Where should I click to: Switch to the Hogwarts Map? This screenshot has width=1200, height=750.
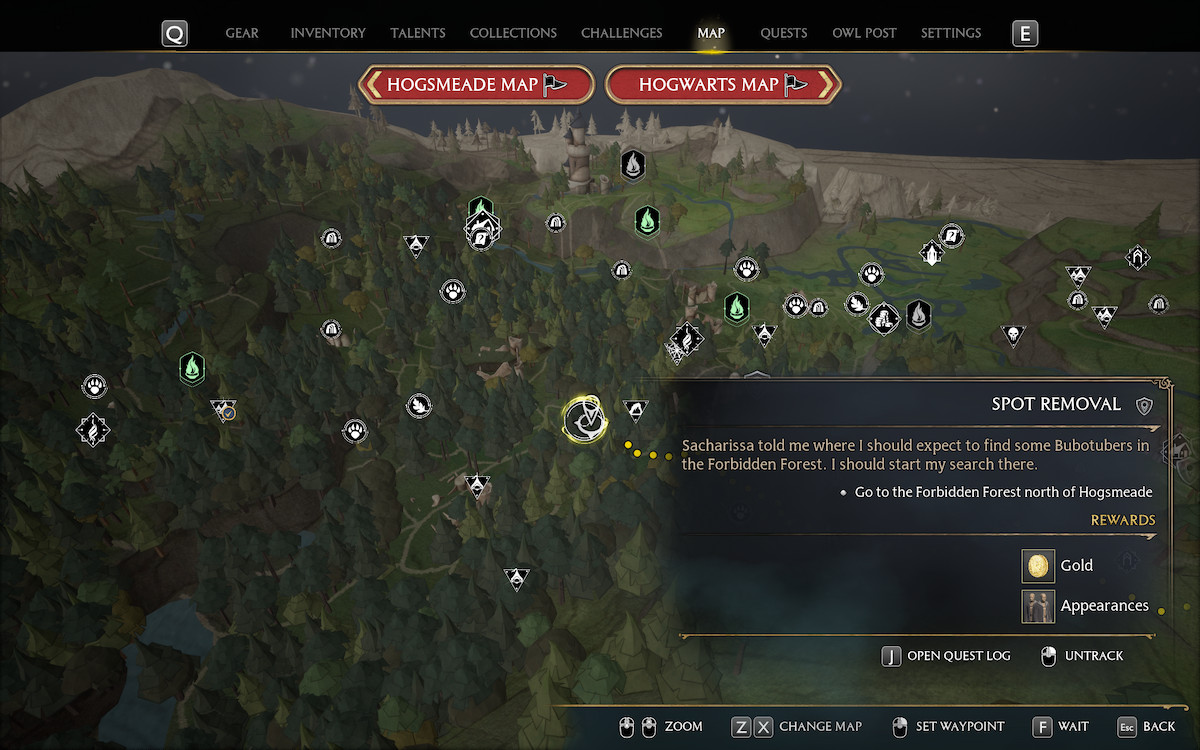[723, 85]
